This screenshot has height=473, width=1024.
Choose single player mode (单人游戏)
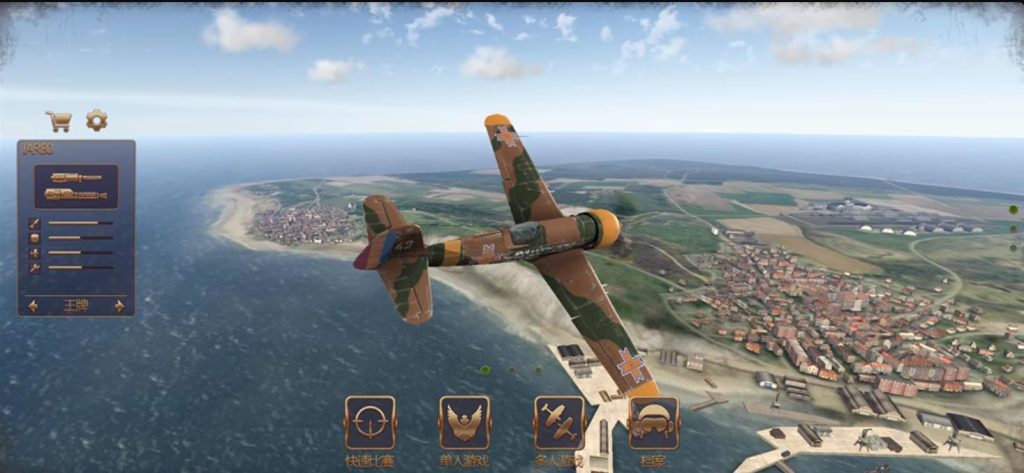point(464,423)
